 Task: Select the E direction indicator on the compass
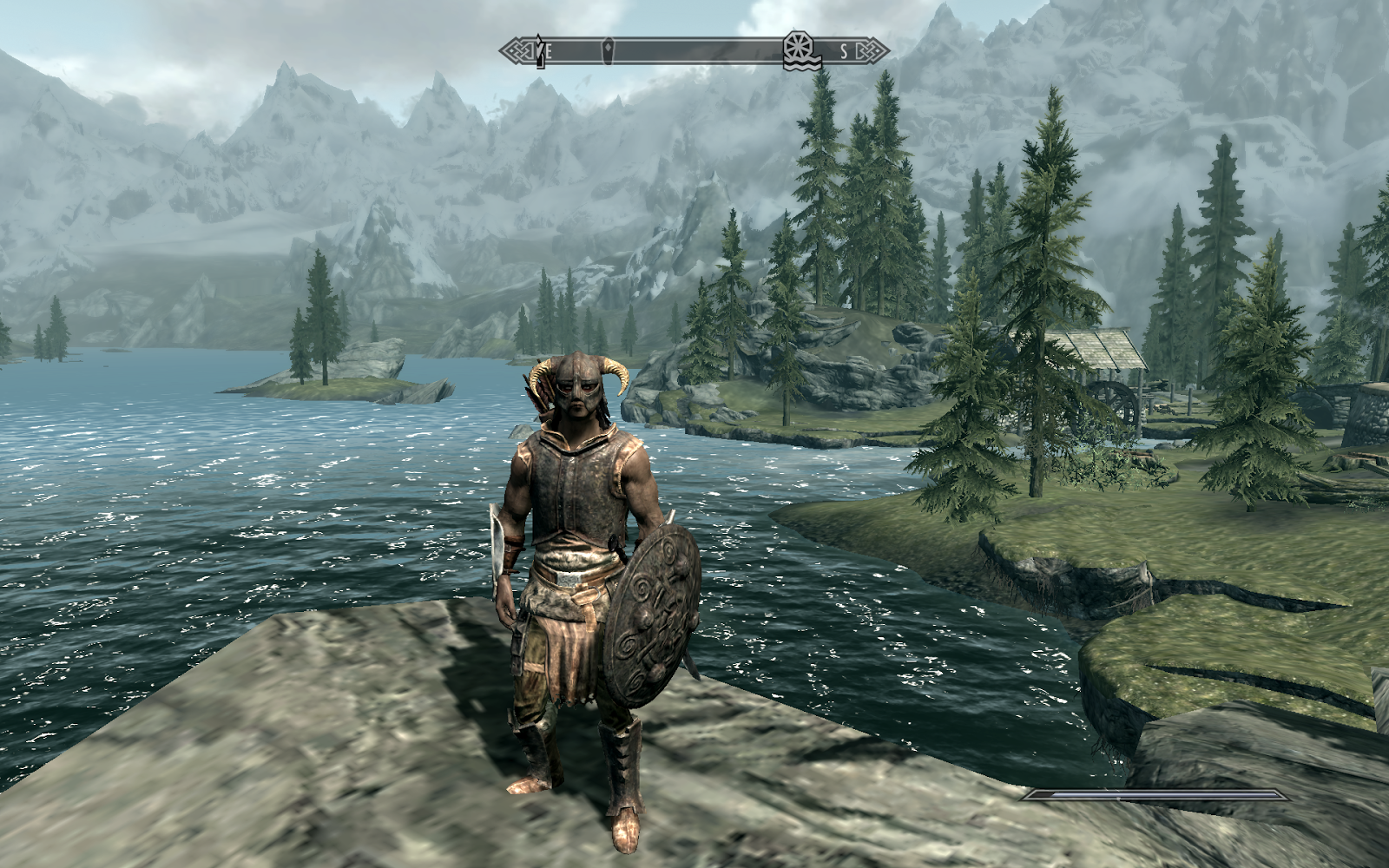549,50
